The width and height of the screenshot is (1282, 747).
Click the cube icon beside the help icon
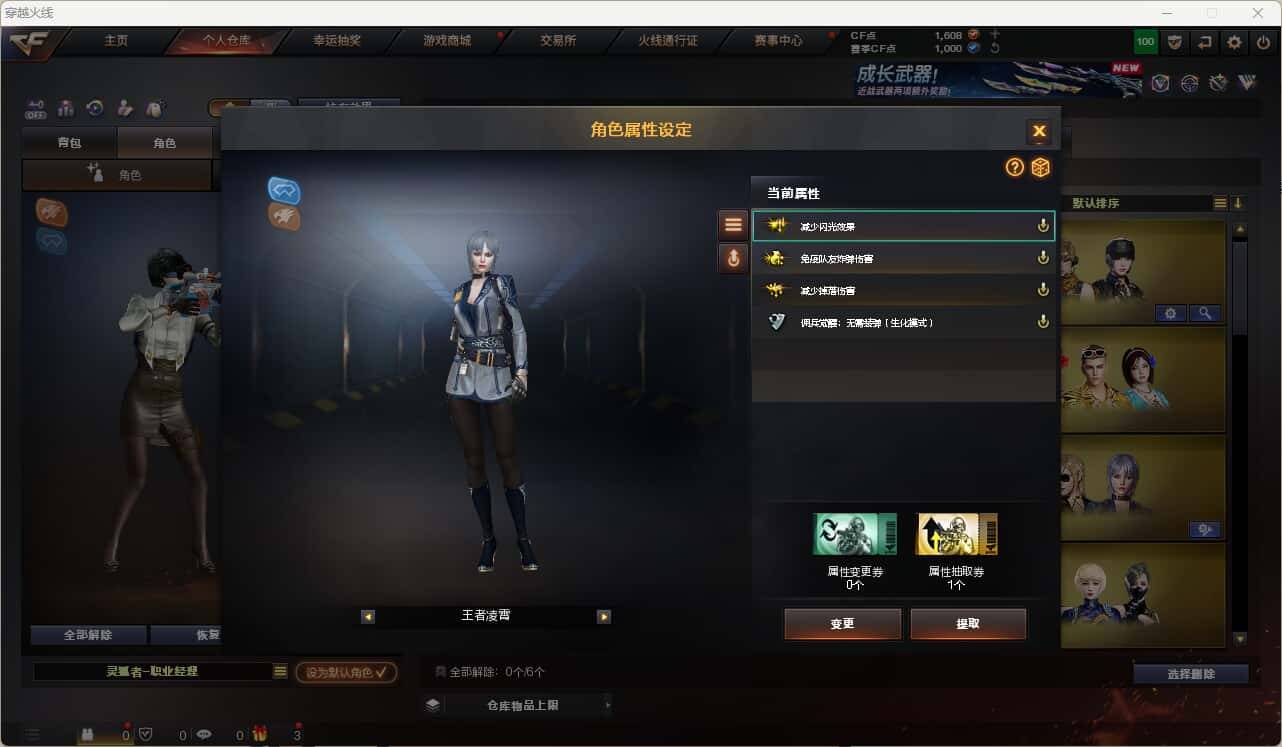(x=1040, y=168)
